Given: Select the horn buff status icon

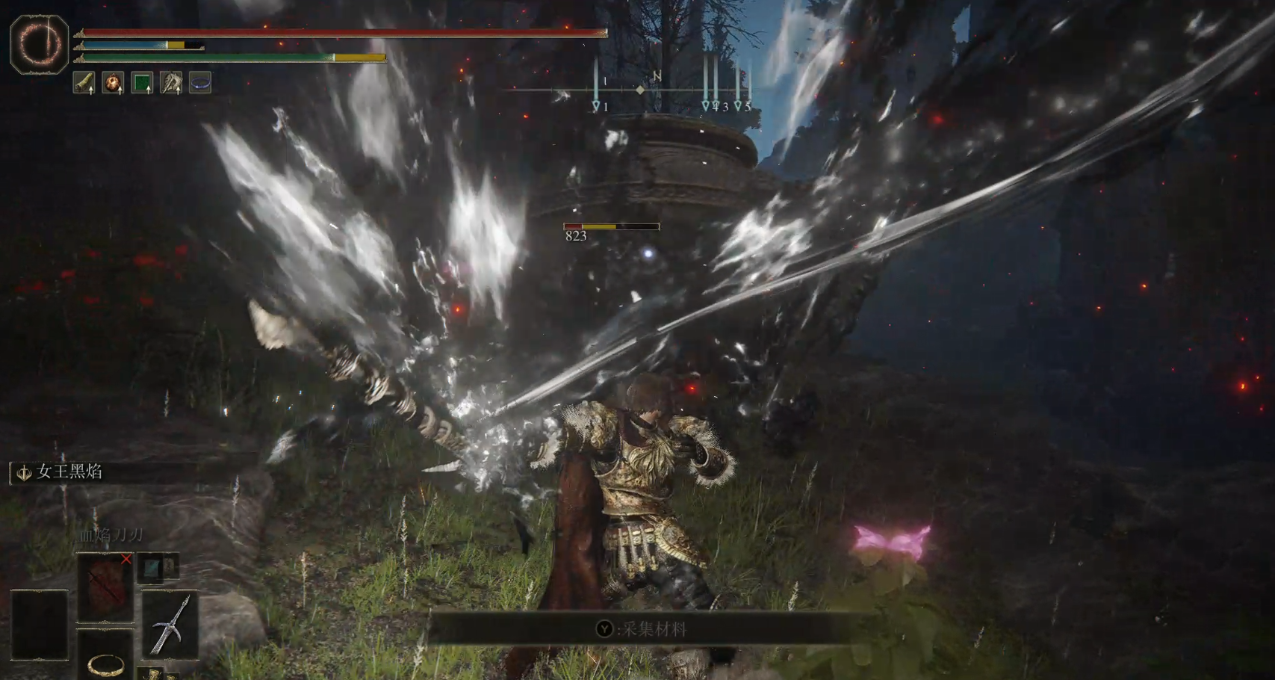Looking at the screenshot, I should coord(84,83).
